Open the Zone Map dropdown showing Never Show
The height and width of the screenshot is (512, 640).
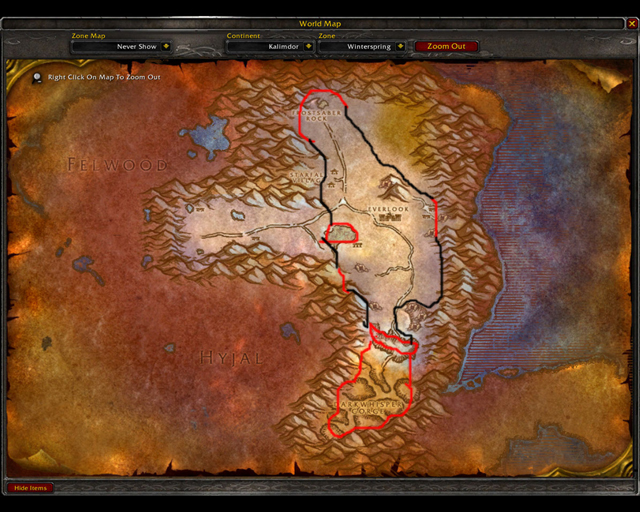coord(166,46)
